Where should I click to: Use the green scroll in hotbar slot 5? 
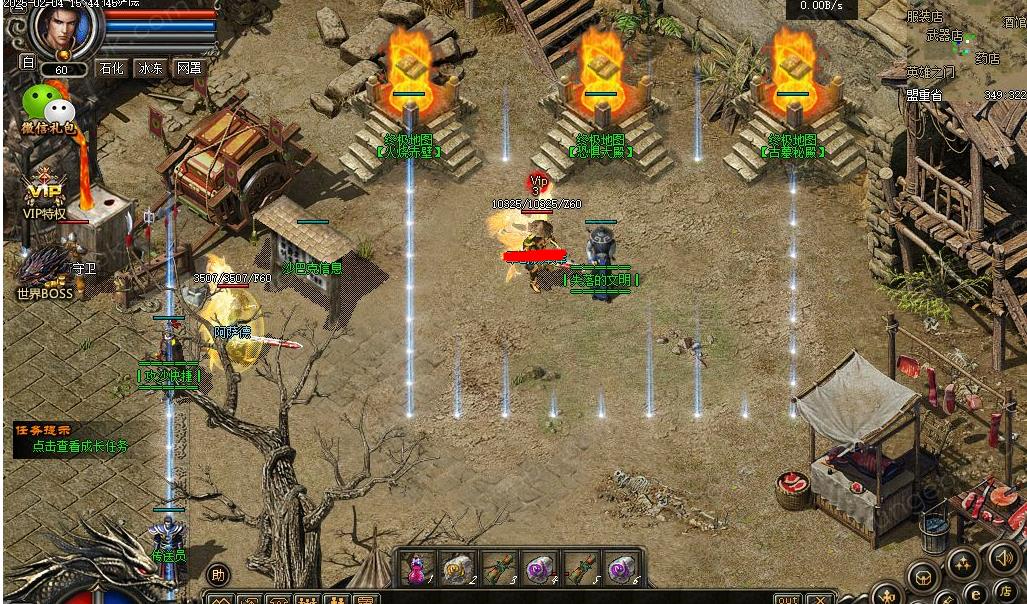click(x=581, y=568)
